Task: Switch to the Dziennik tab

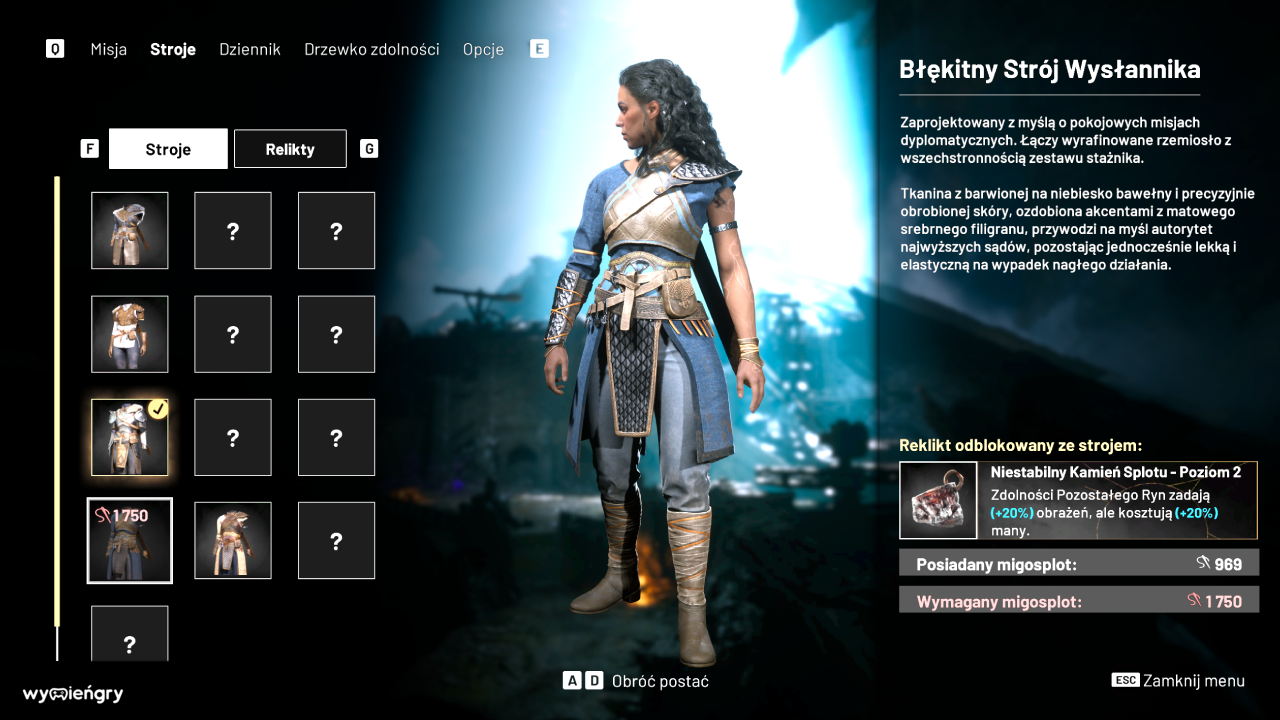Action: pos(250,49)
